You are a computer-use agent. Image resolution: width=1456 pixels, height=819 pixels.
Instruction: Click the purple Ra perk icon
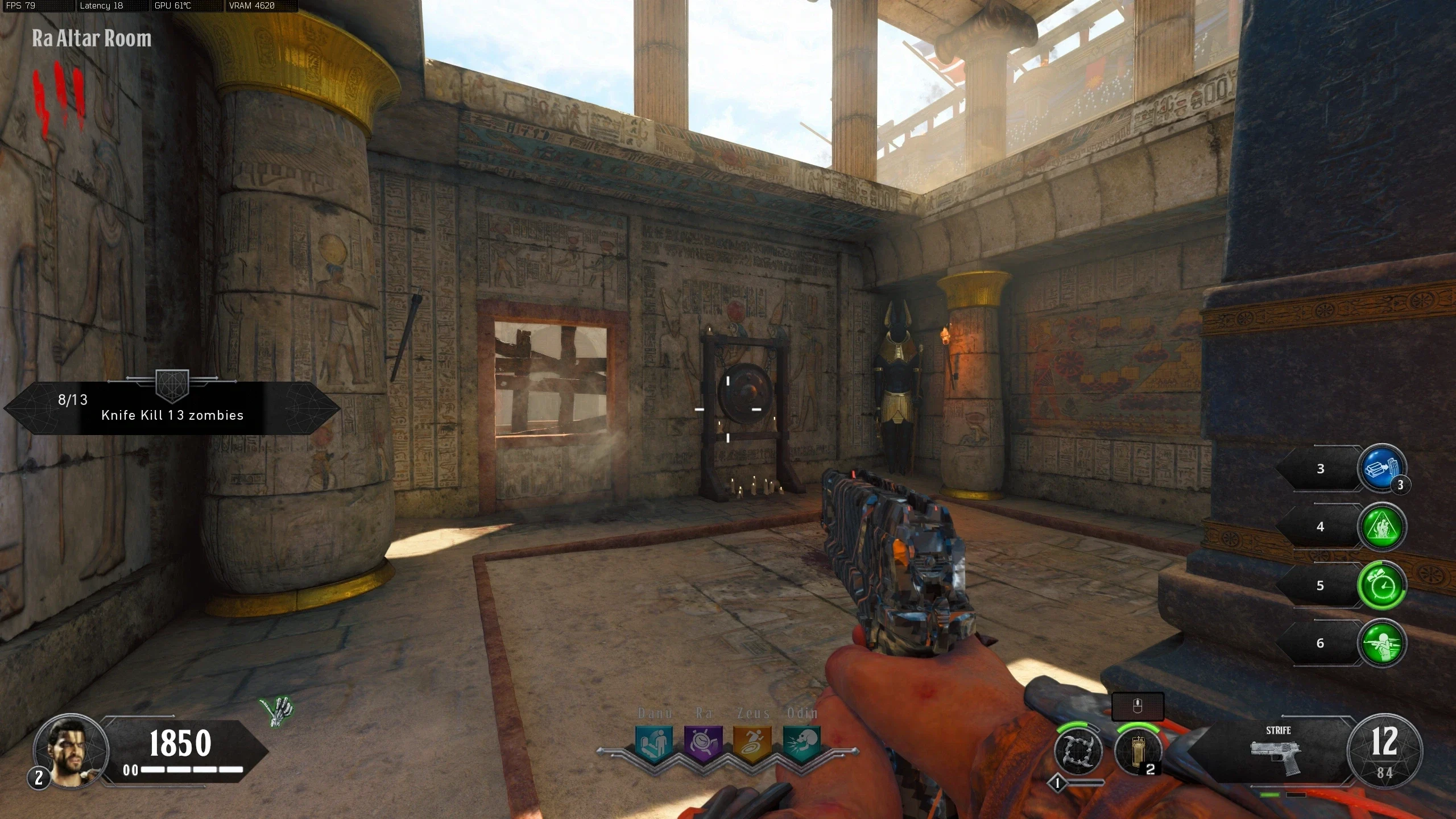(704, 742)
